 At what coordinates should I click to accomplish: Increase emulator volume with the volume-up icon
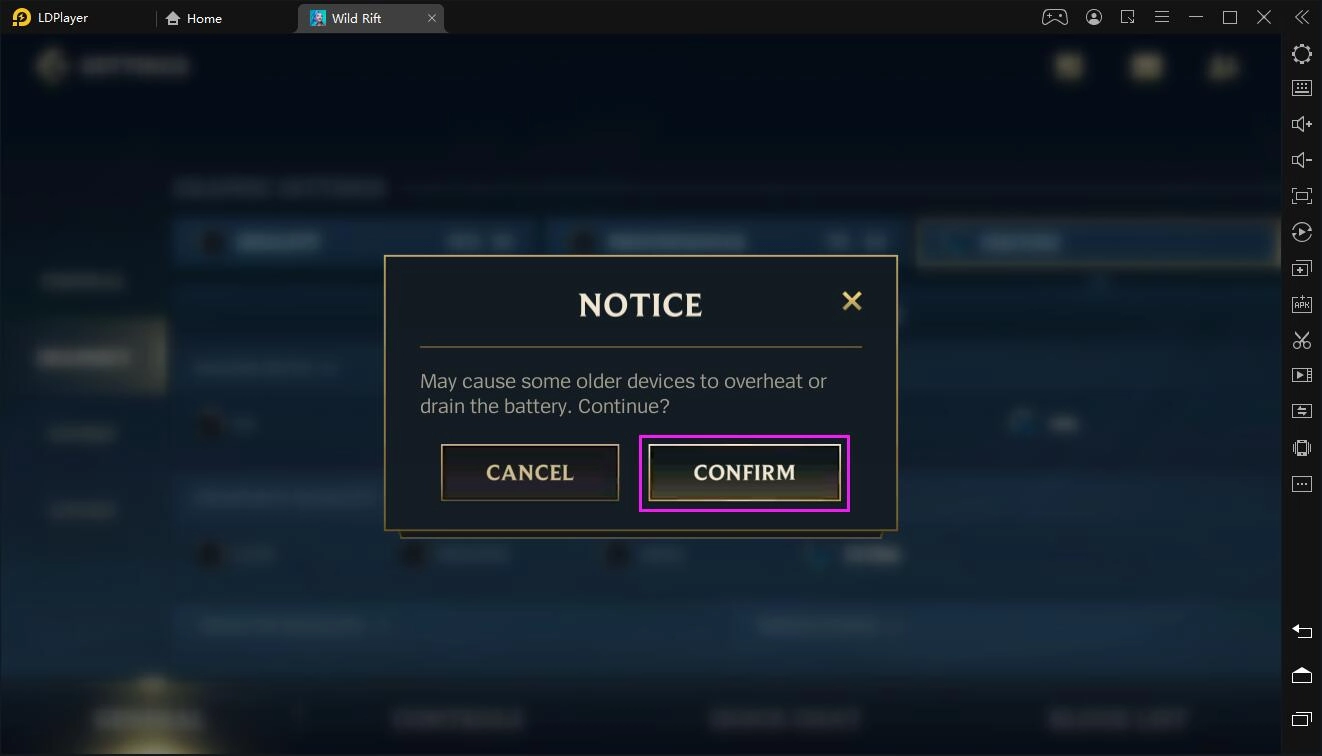coord(1301,123)
